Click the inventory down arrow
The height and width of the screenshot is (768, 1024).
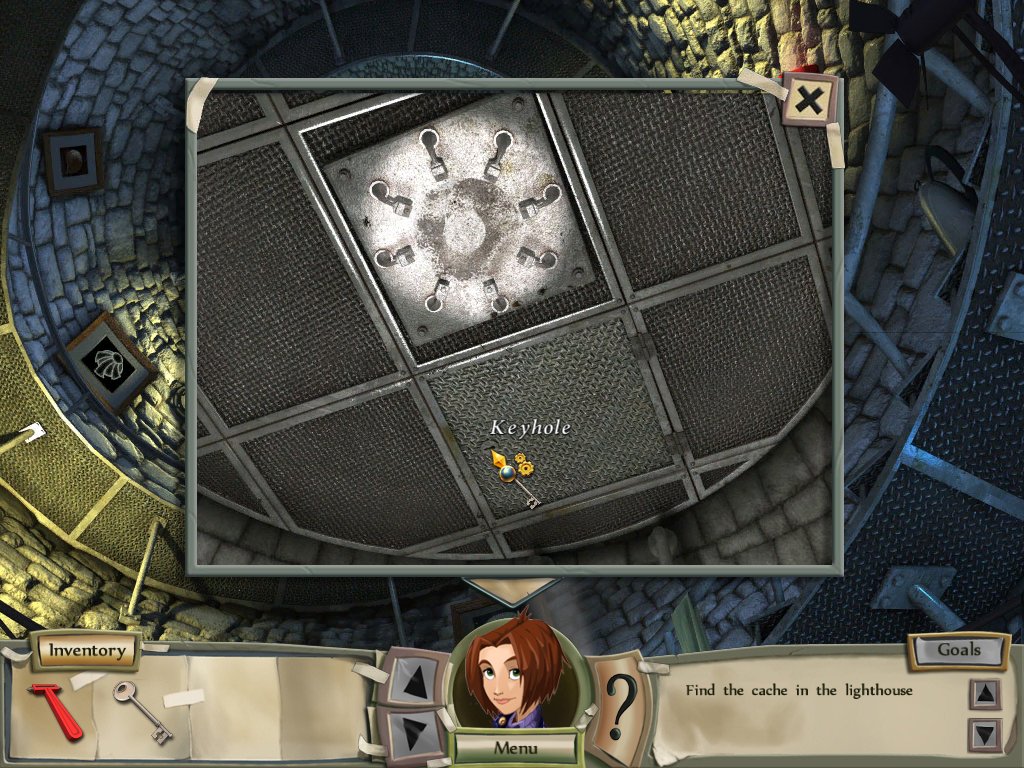coord(411,731)
